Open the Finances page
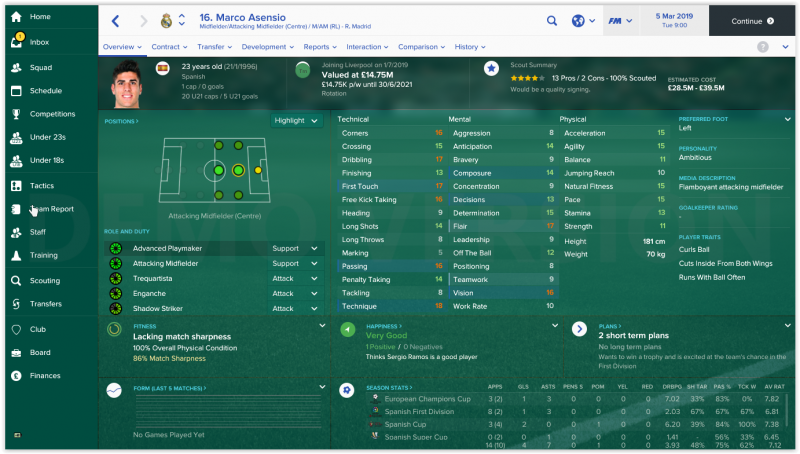Viewport: 800px width, 454px height. click(45, 376)
